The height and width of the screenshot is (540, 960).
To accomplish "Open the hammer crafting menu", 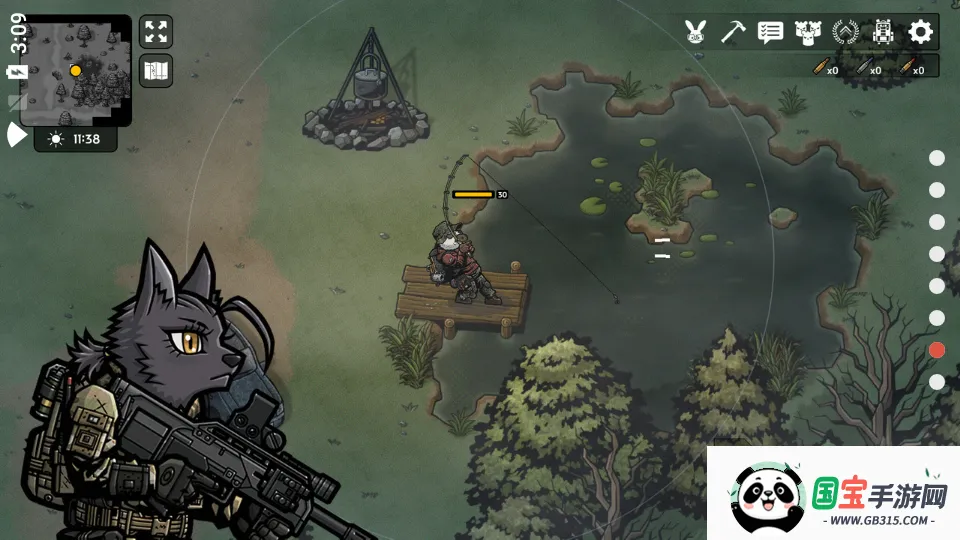I will [734, 32].
